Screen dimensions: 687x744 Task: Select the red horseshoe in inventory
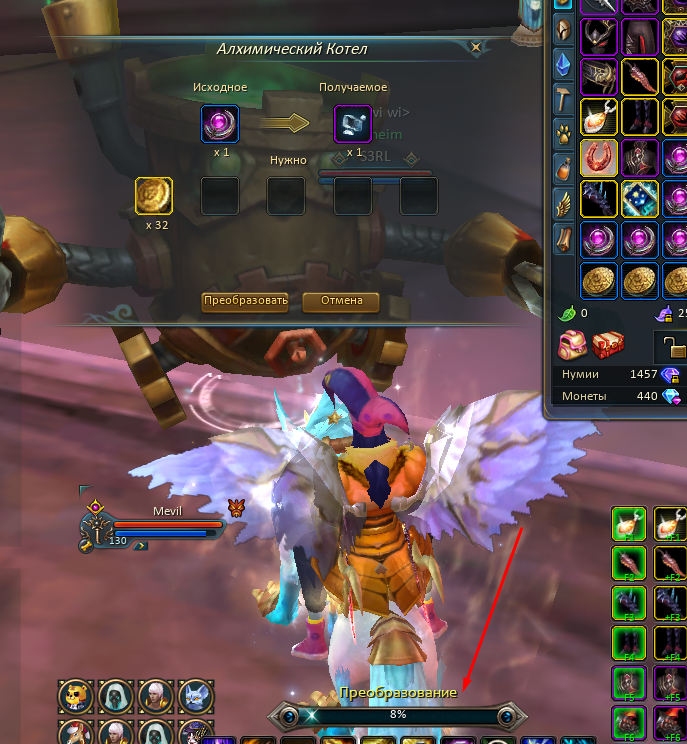(x=599, y=158)
